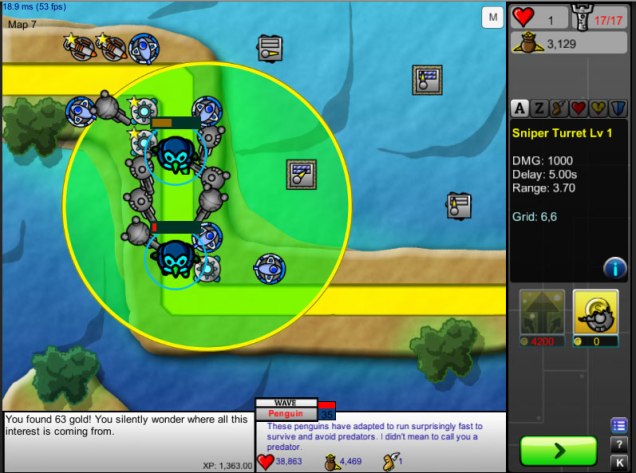
Task: Select the Z targeting mode tab
Action: point(539,108)
